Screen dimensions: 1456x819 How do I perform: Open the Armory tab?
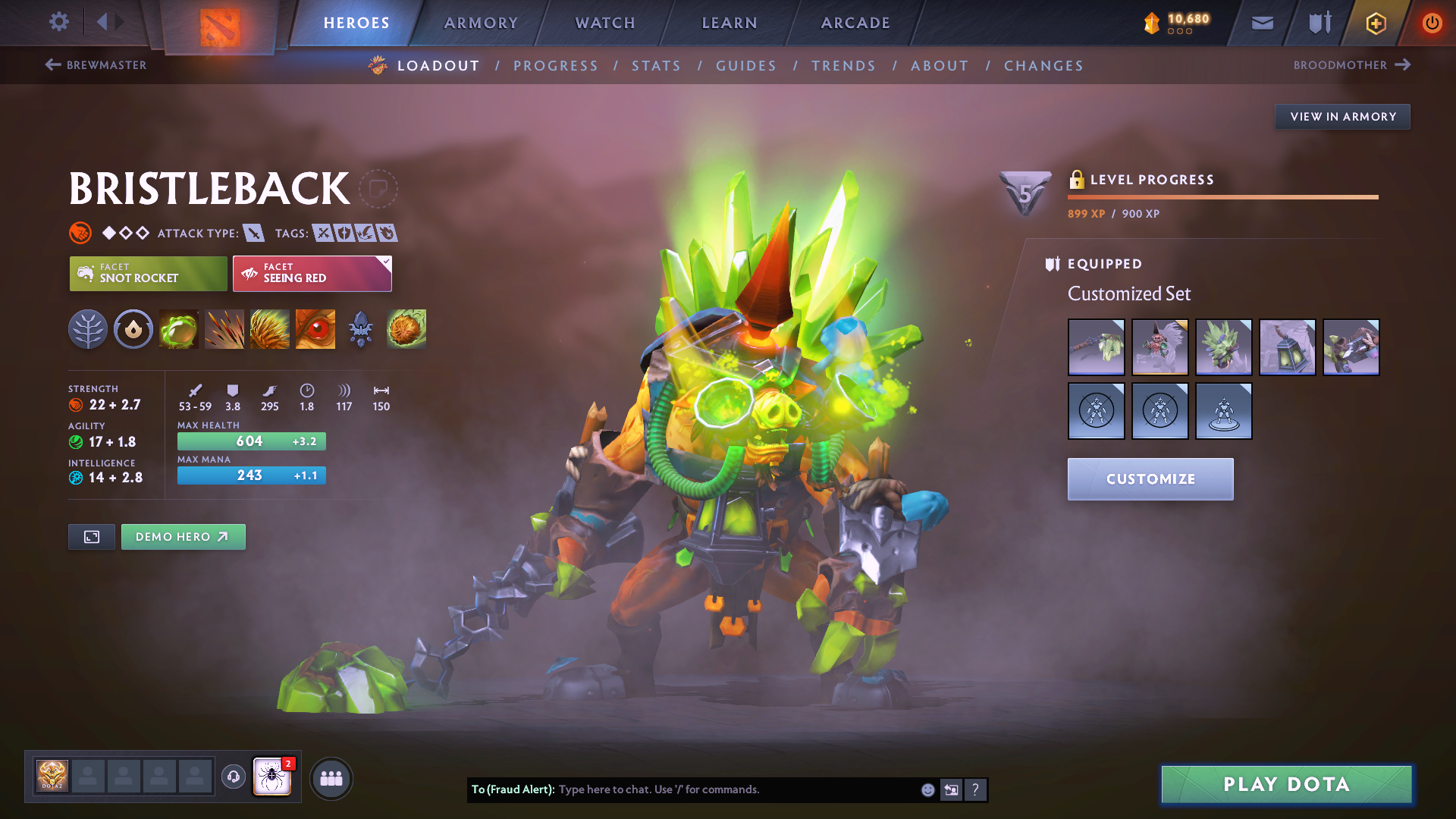481,23
